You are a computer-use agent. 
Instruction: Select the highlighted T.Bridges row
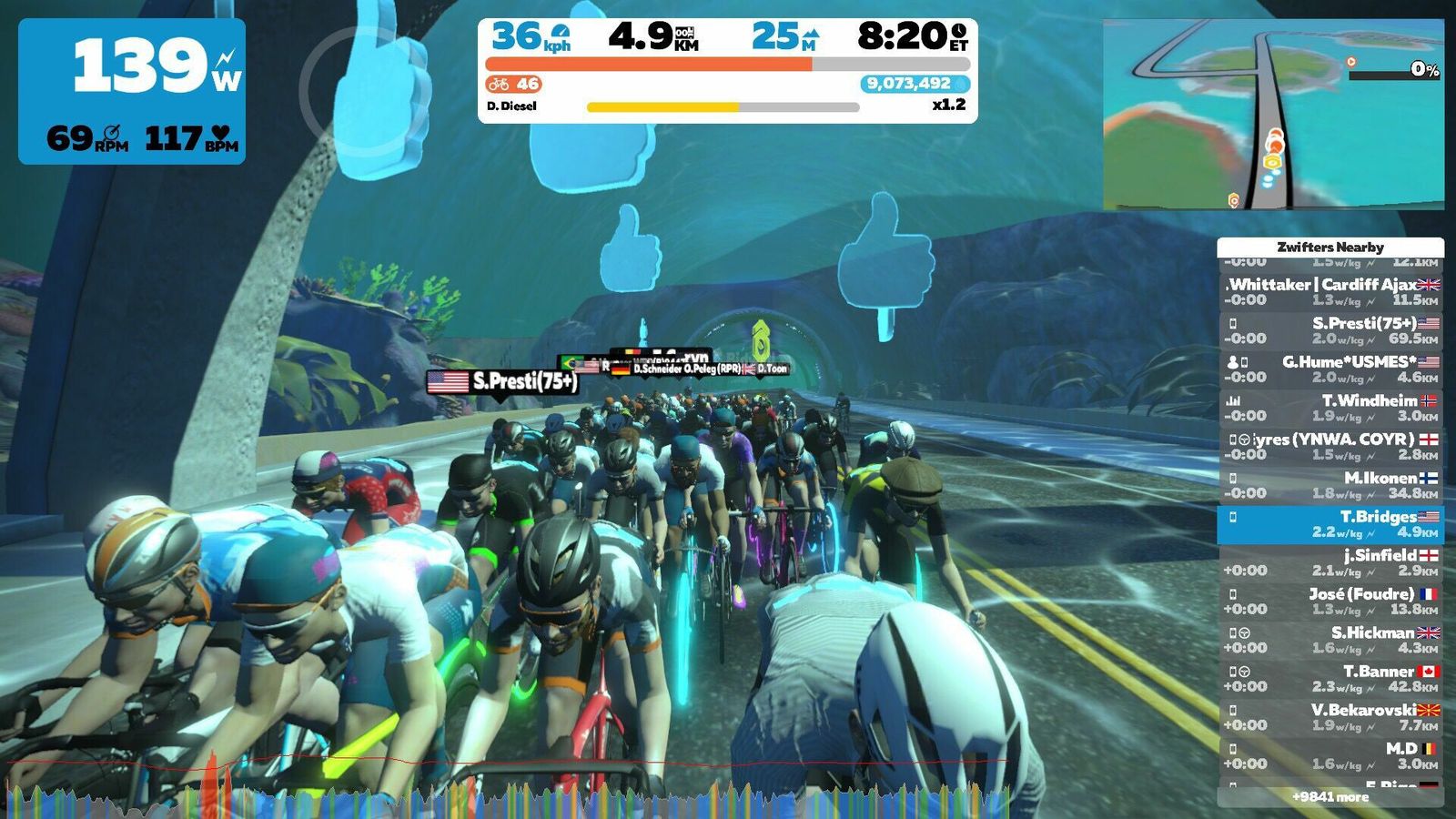pos(1330,524)
